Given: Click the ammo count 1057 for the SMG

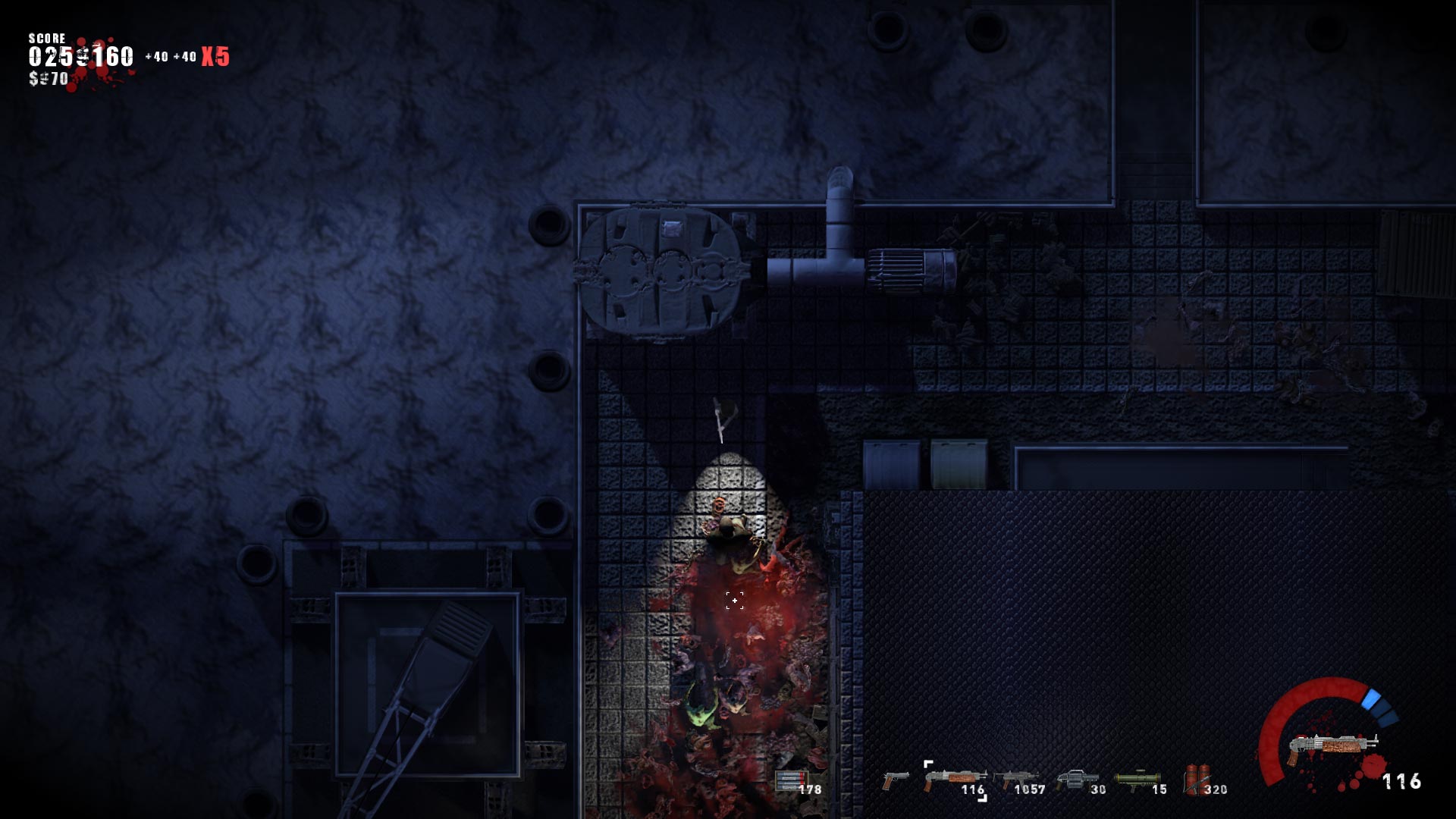Looking at the screenshot, I should (1030, 790).
